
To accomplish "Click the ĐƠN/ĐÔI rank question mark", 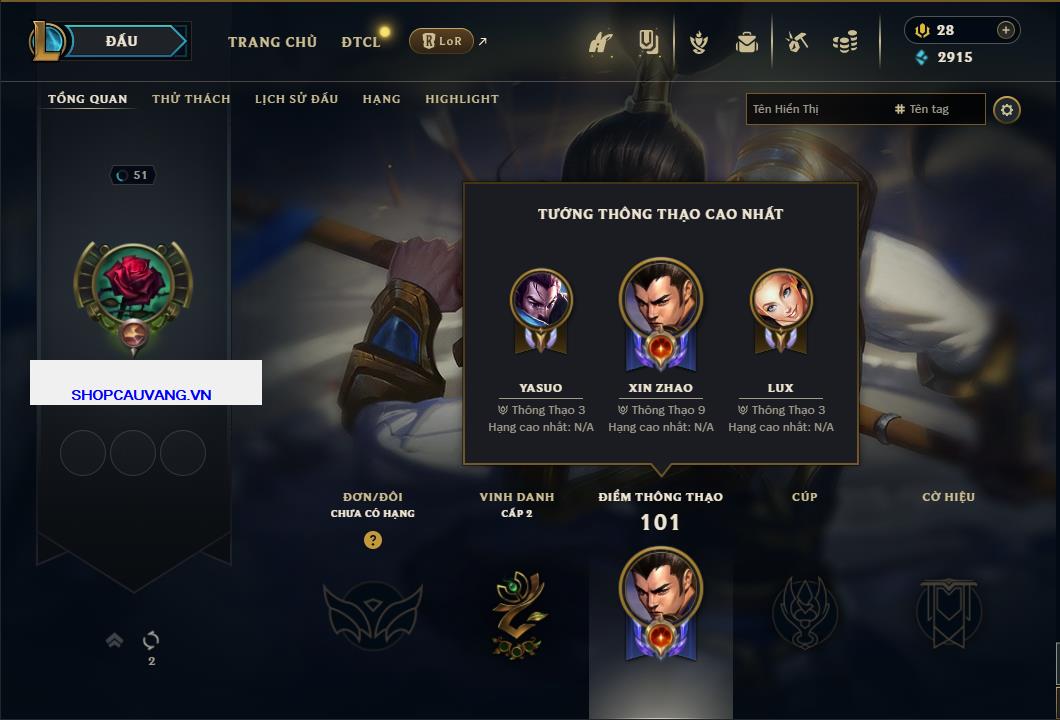I will point(373,540).
